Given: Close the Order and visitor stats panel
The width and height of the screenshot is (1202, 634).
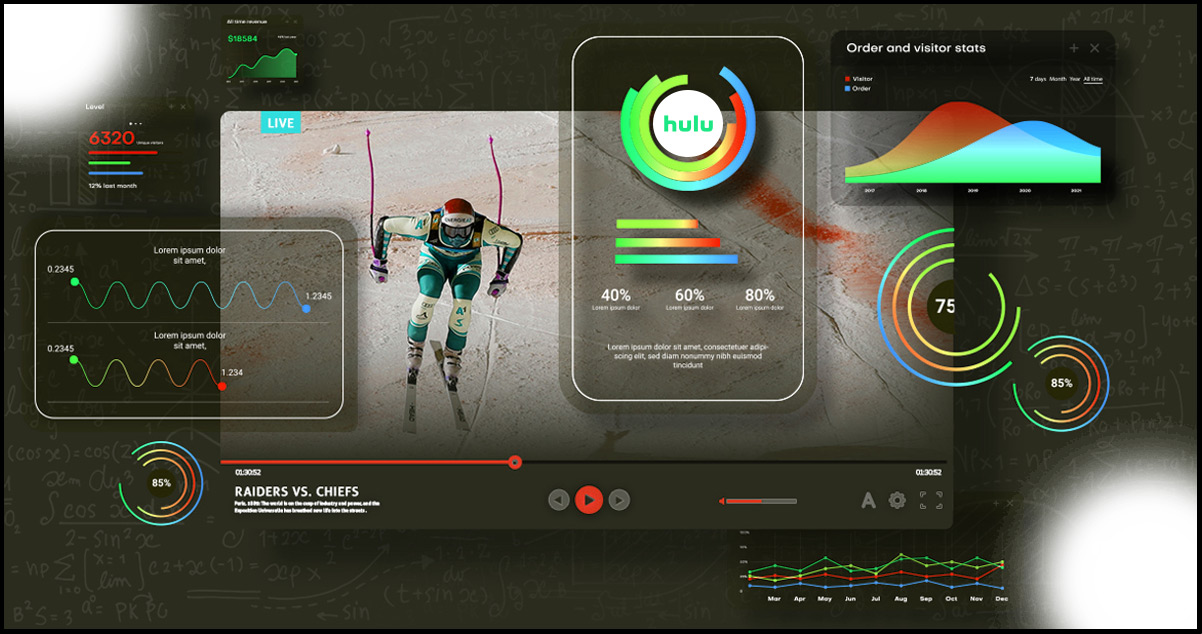Looking at the screenshot, I should 1094,48.
